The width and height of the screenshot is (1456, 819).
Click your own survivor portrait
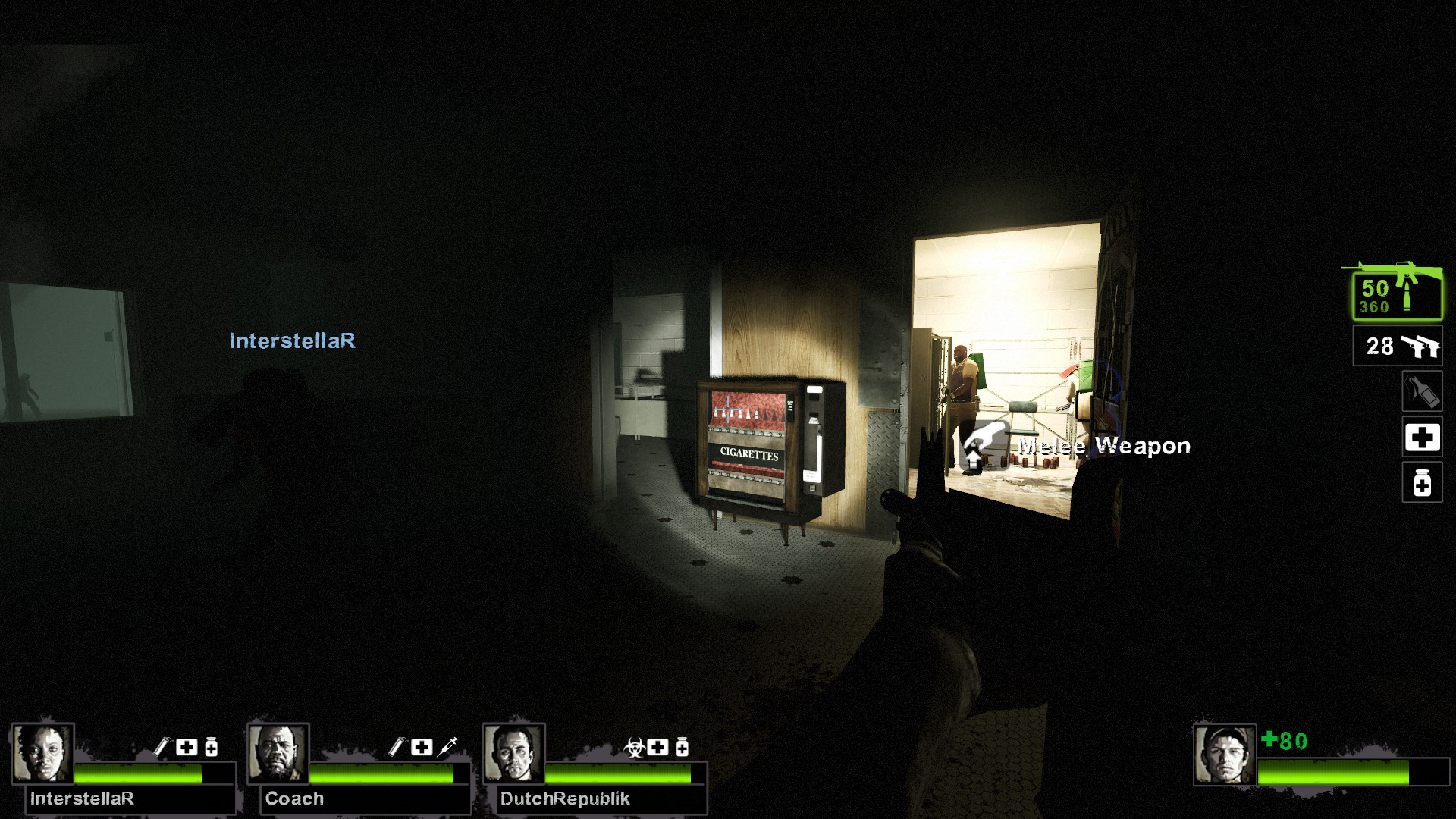tap(1225, 755)
